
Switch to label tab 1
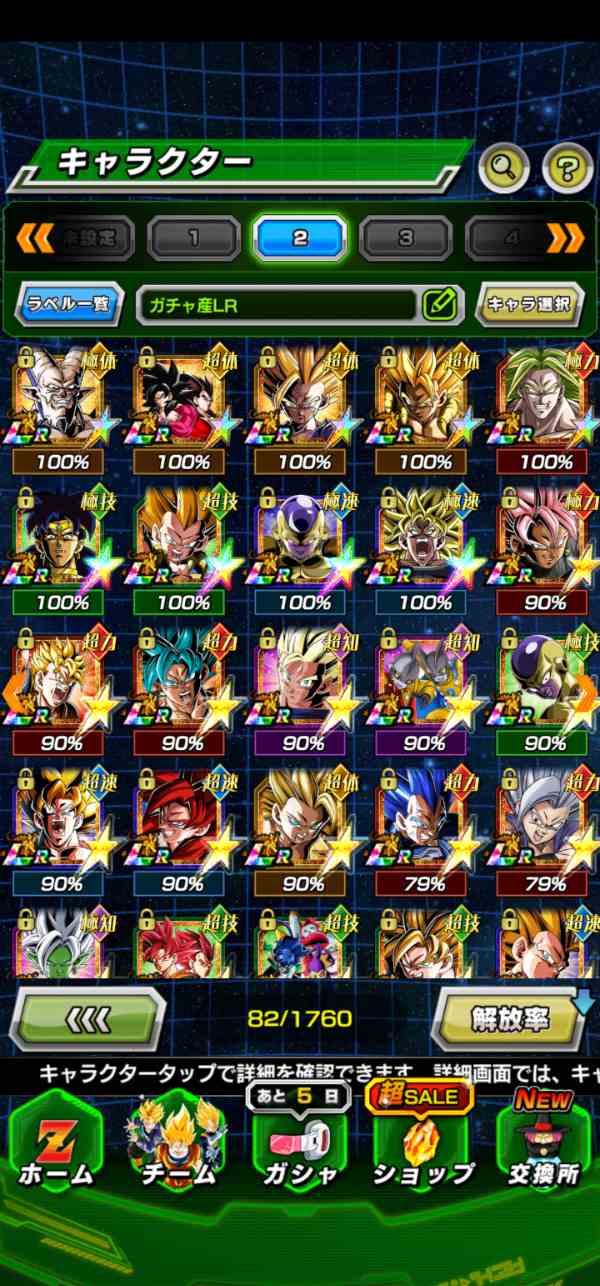pyautogui.click(x=194, y=238)
